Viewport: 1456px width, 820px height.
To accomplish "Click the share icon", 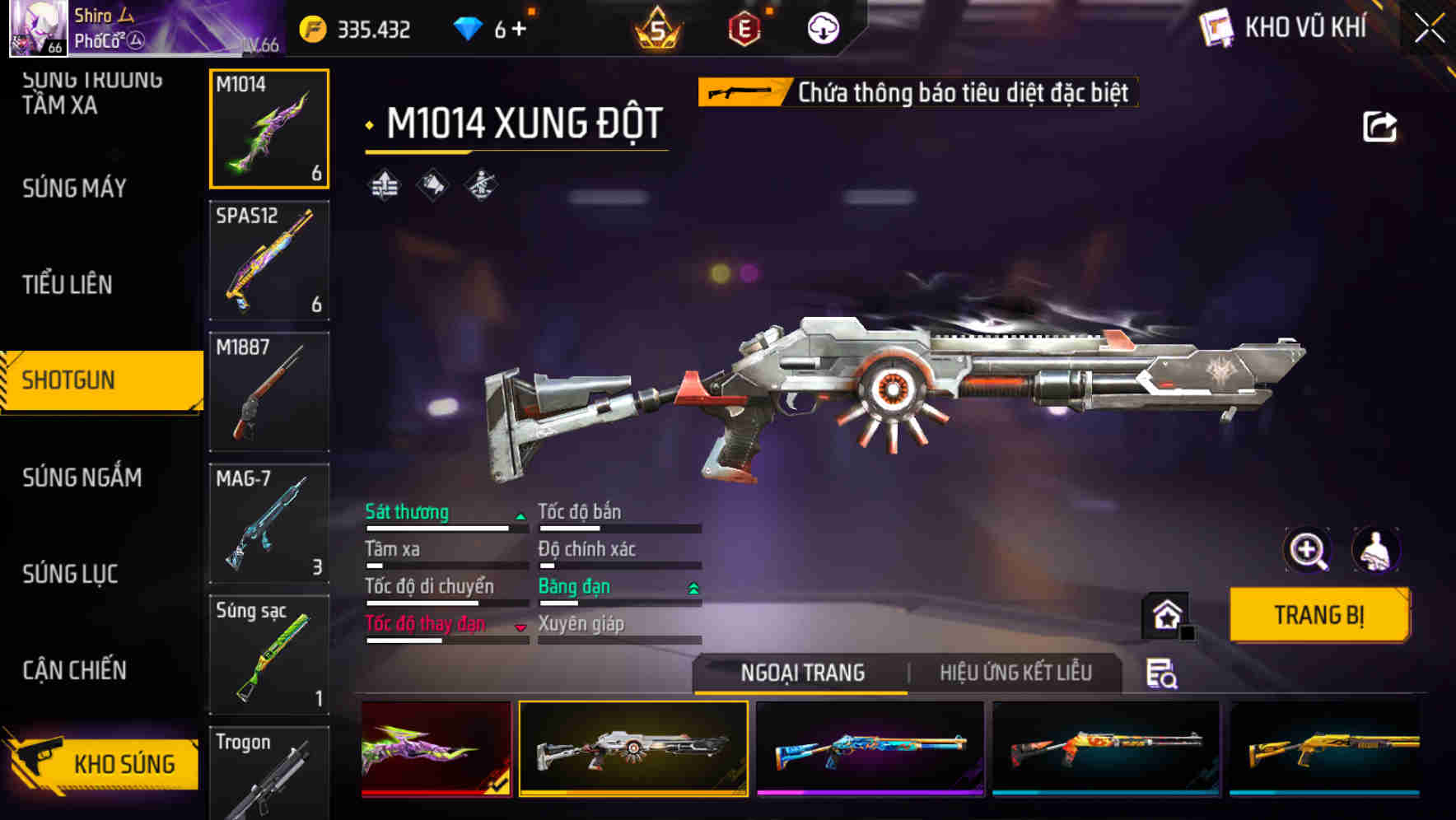I will pyautogui.click(x=1379, y=127).
